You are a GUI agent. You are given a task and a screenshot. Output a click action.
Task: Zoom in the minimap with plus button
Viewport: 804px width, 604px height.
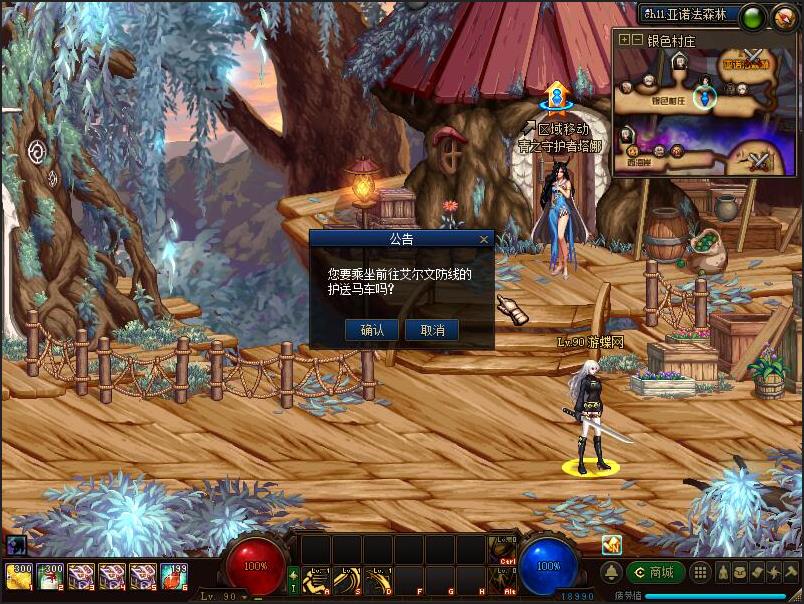click(624, 40)
